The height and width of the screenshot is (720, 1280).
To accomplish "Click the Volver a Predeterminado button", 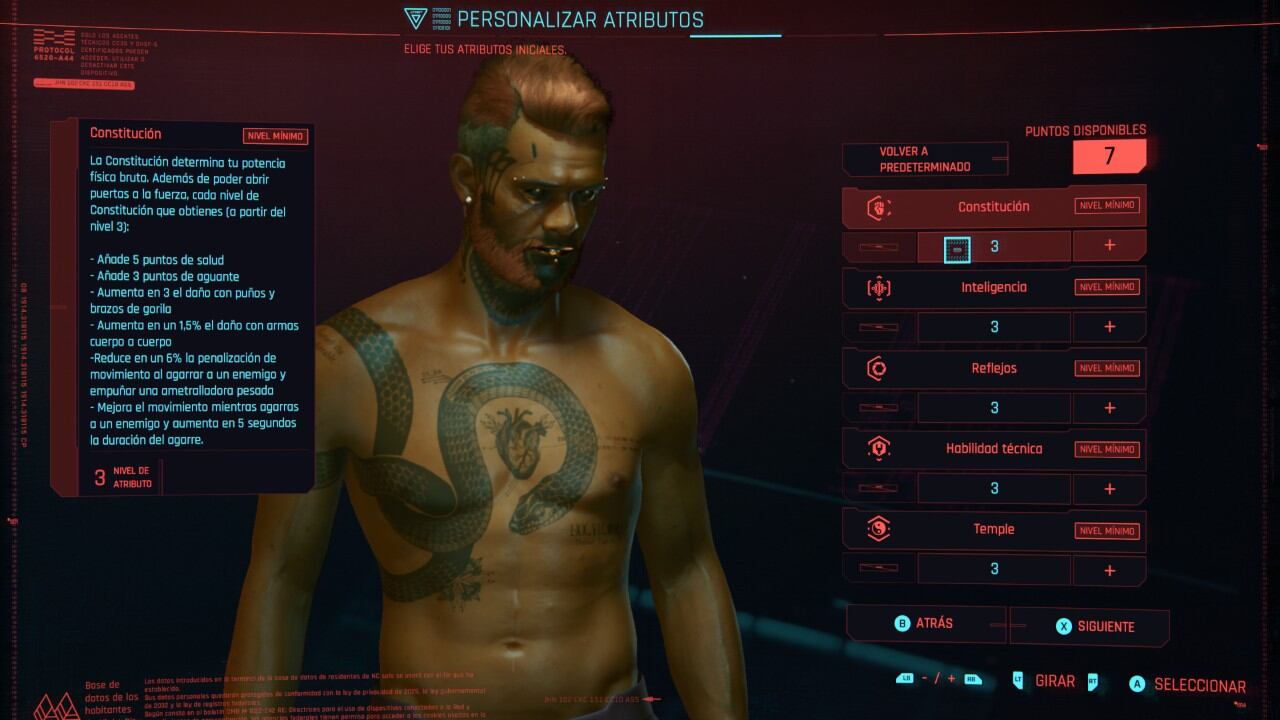I will [x=925, y=157].
